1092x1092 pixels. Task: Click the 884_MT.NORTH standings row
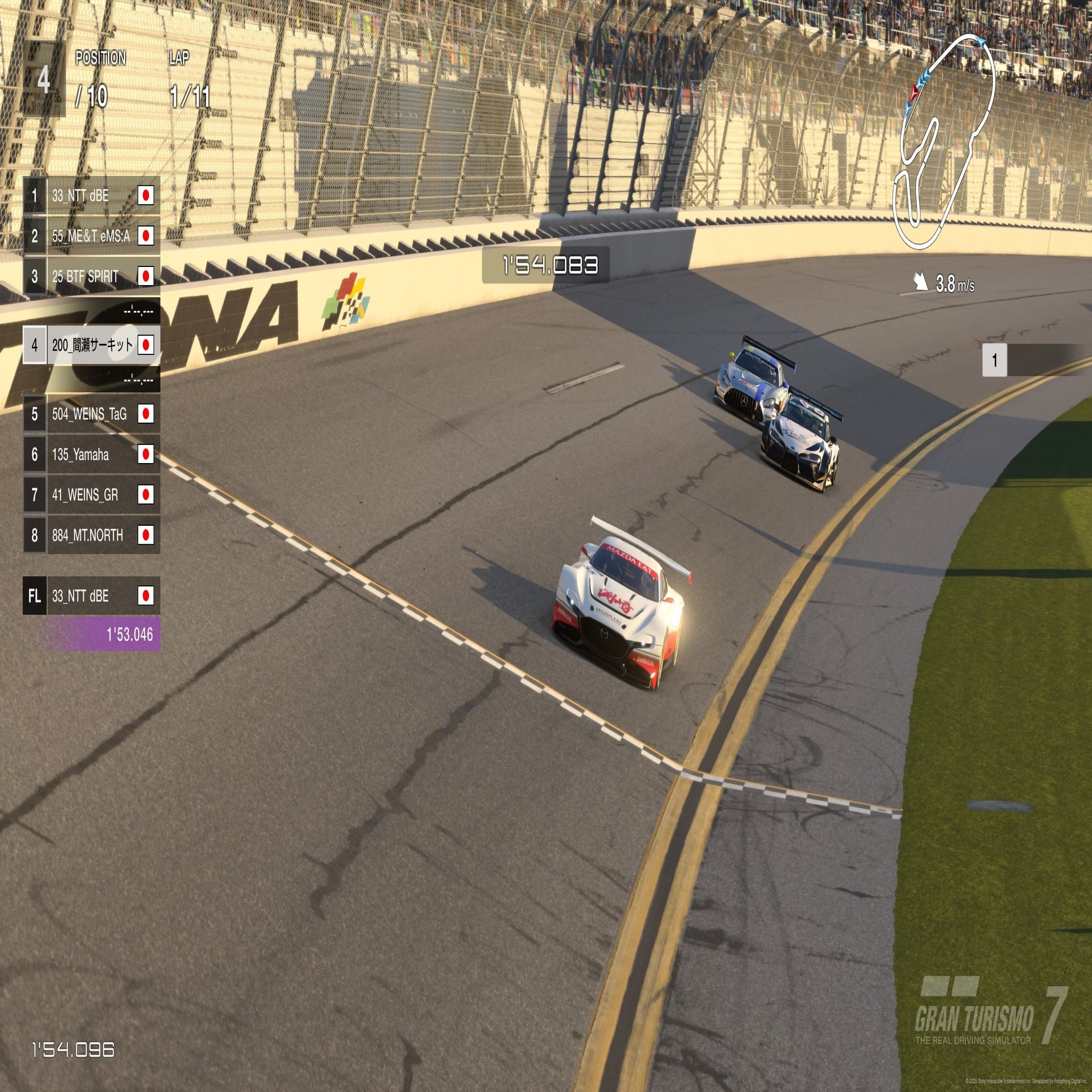click(91, 535)
